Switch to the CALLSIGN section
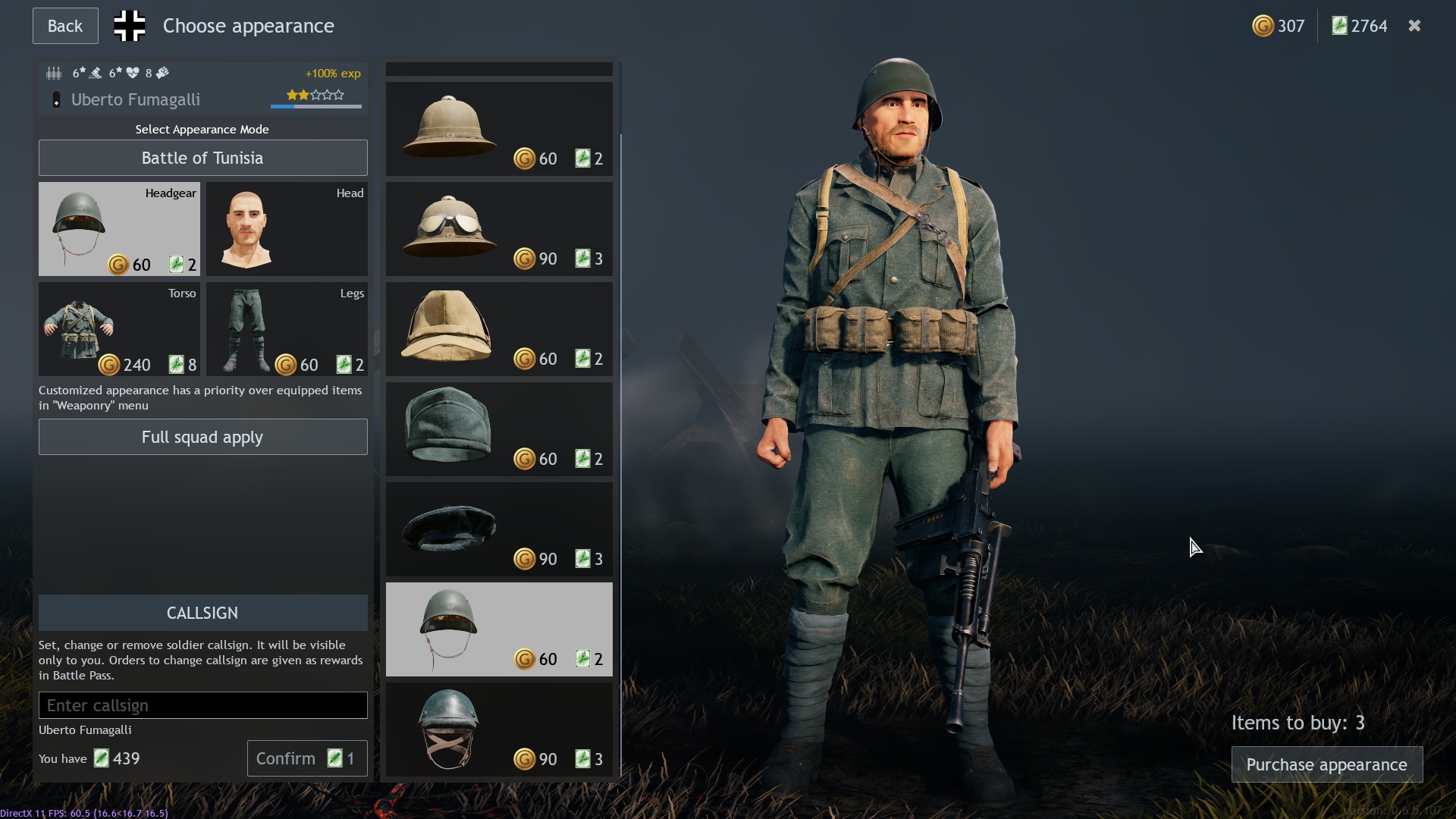The image size is (1456, 819). pyautogui.click(x=202, y=613)
